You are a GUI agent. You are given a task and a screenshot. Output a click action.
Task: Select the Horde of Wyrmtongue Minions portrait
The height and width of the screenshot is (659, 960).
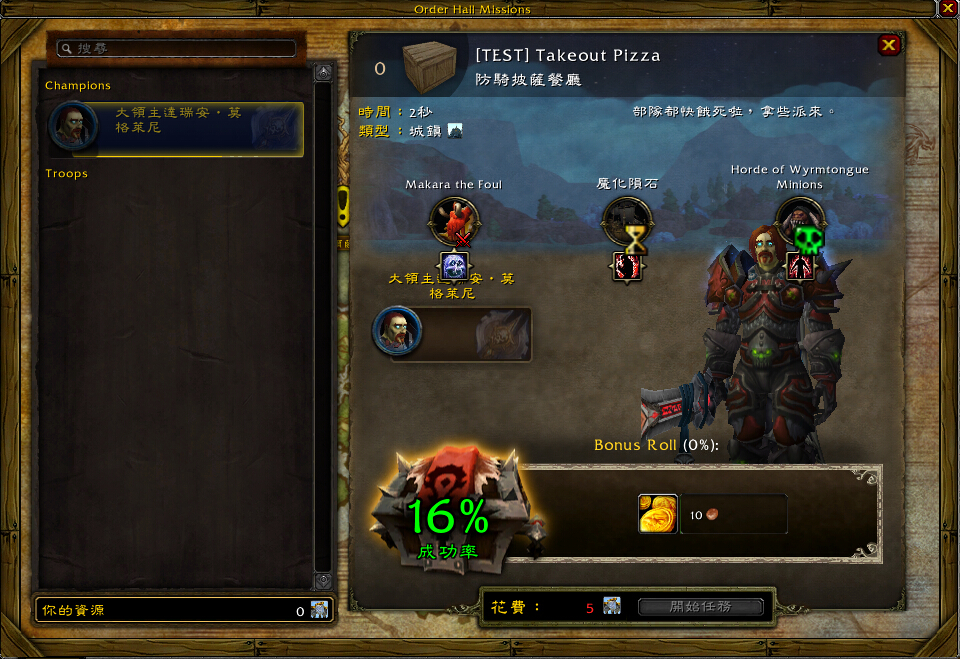pos(799,221)
